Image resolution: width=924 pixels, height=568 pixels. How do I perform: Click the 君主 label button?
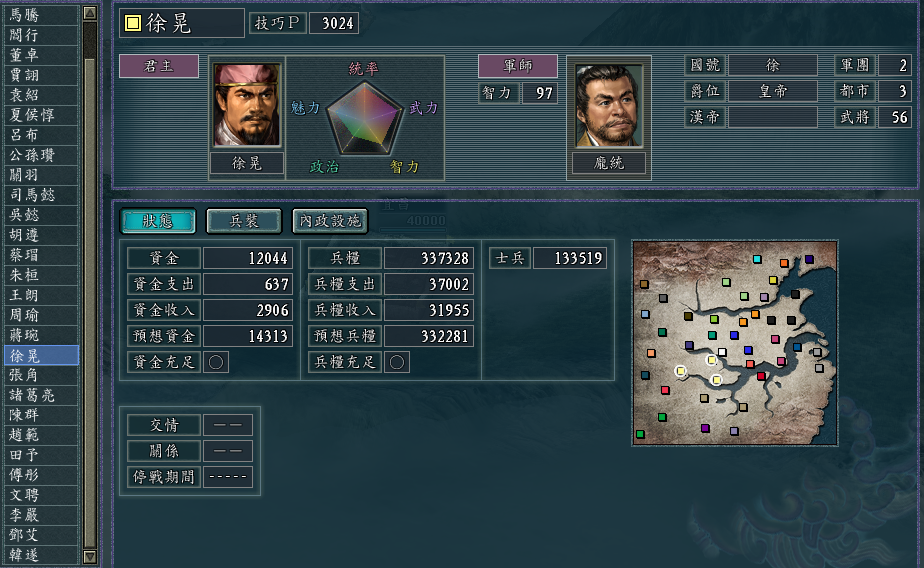pos(159,66)
